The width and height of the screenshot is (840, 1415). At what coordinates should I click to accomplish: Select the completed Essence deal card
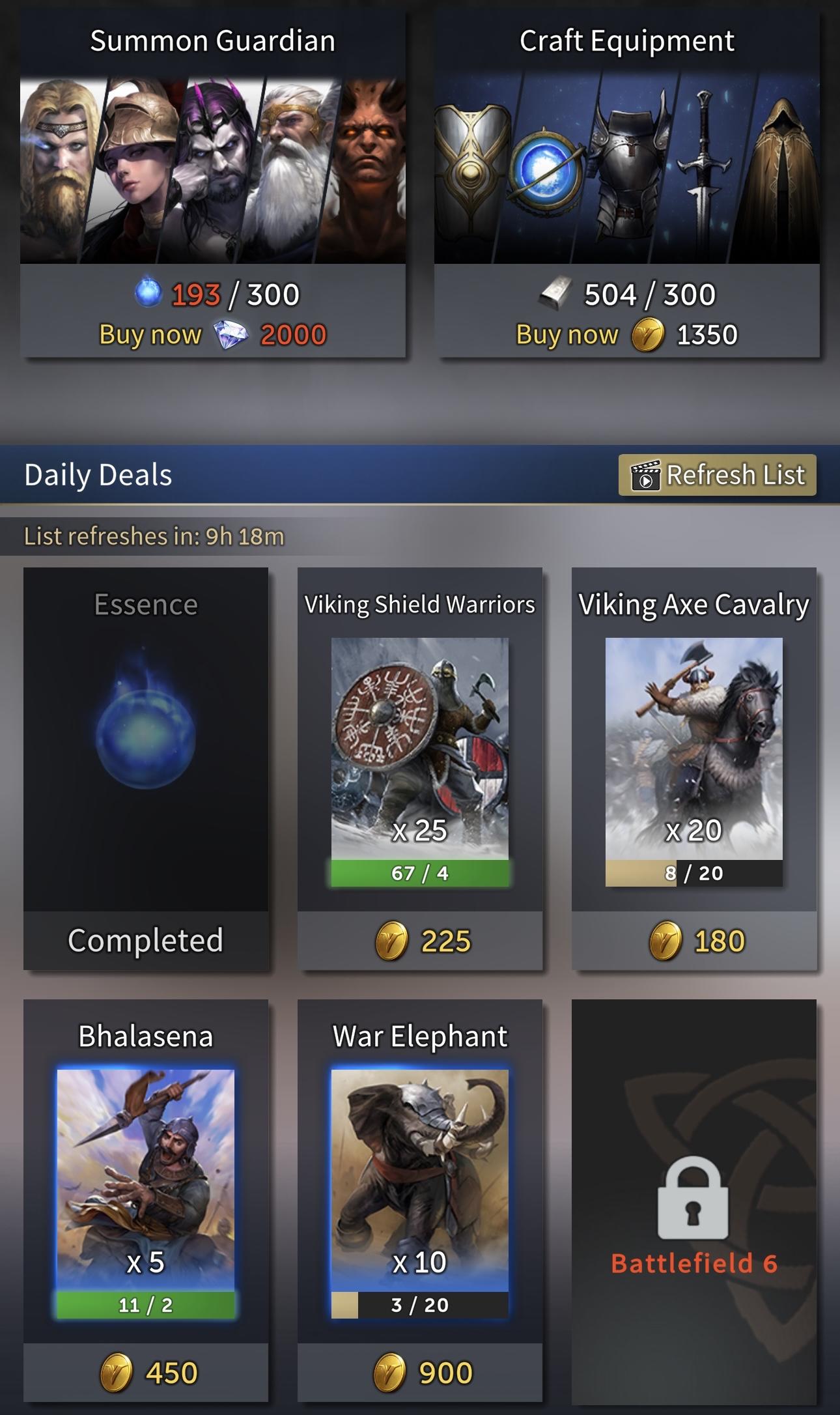pos(145,769)
